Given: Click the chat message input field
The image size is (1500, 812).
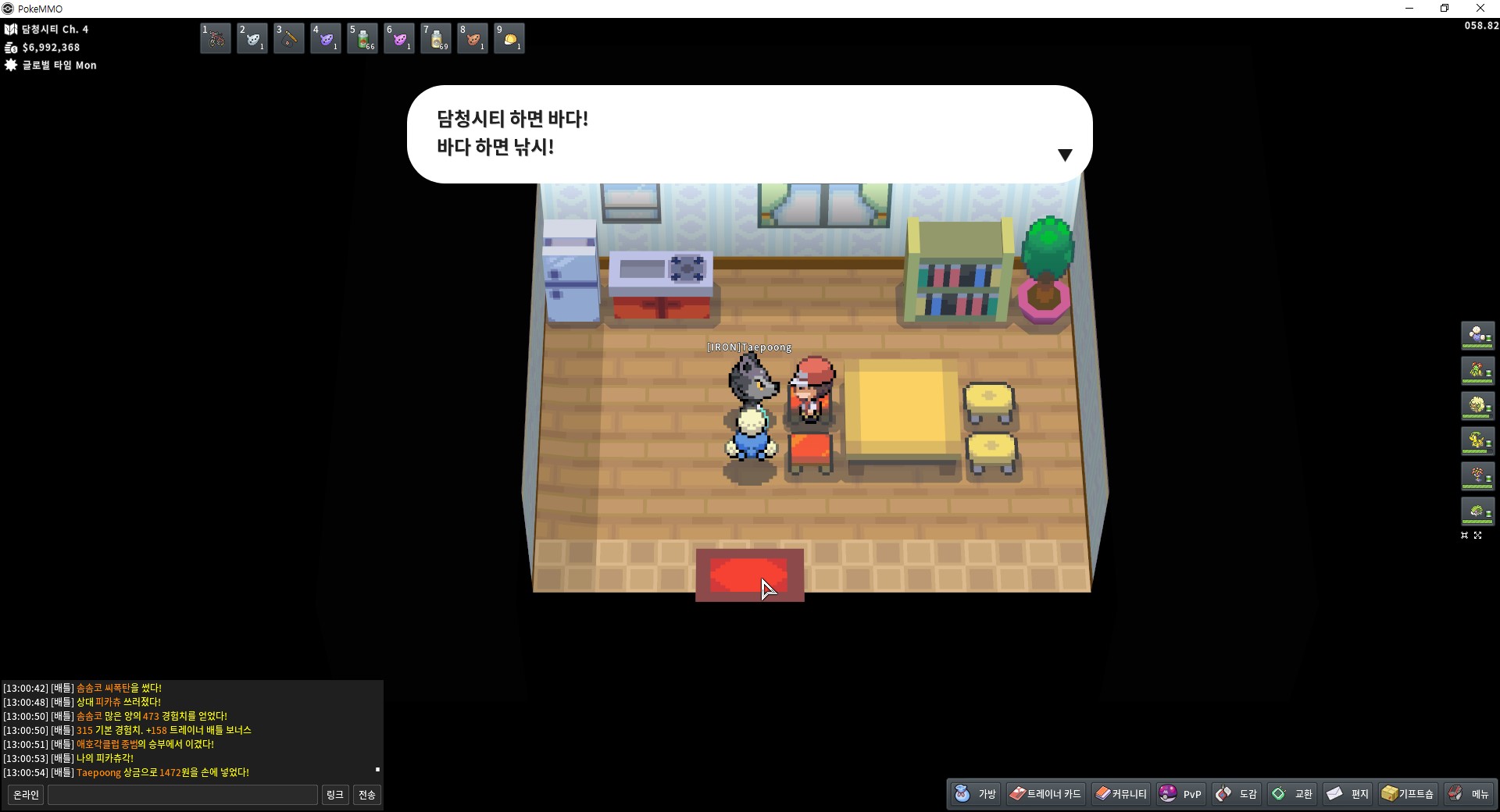Looking at the screenshot, I should pos(183,795).
